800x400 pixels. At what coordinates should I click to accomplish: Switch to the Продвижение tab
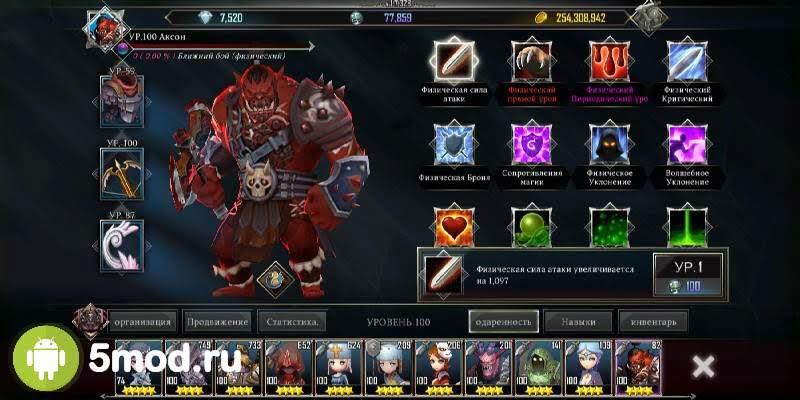coord(217,322)
